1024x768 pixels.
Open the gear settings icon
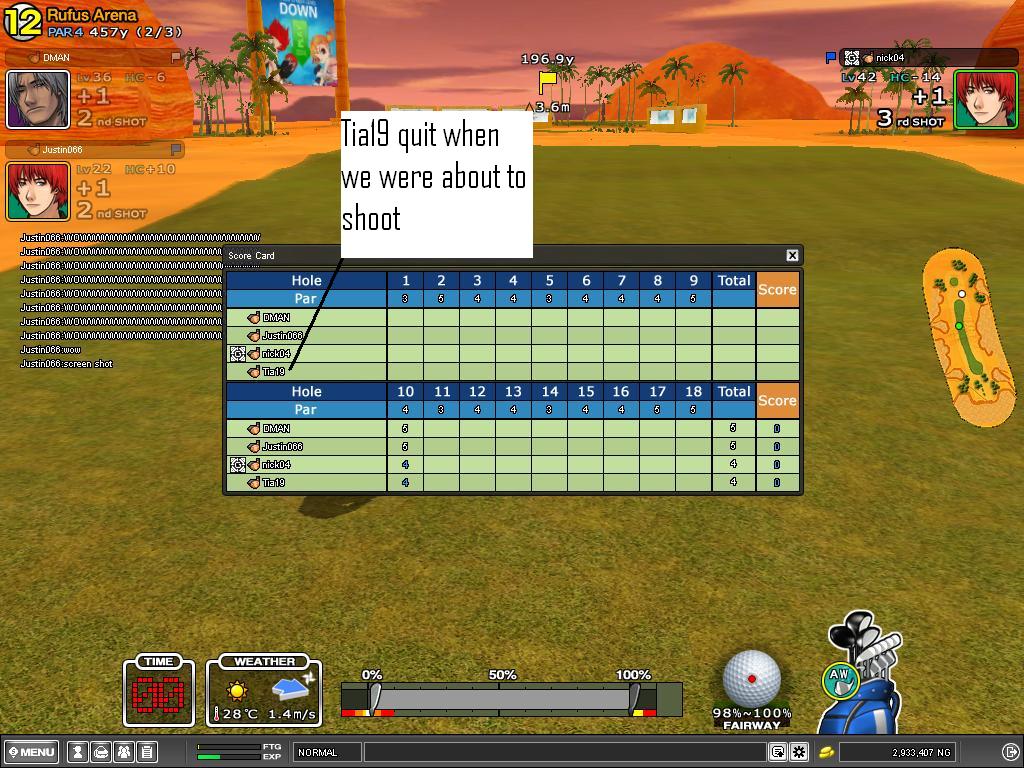point(799,752)
